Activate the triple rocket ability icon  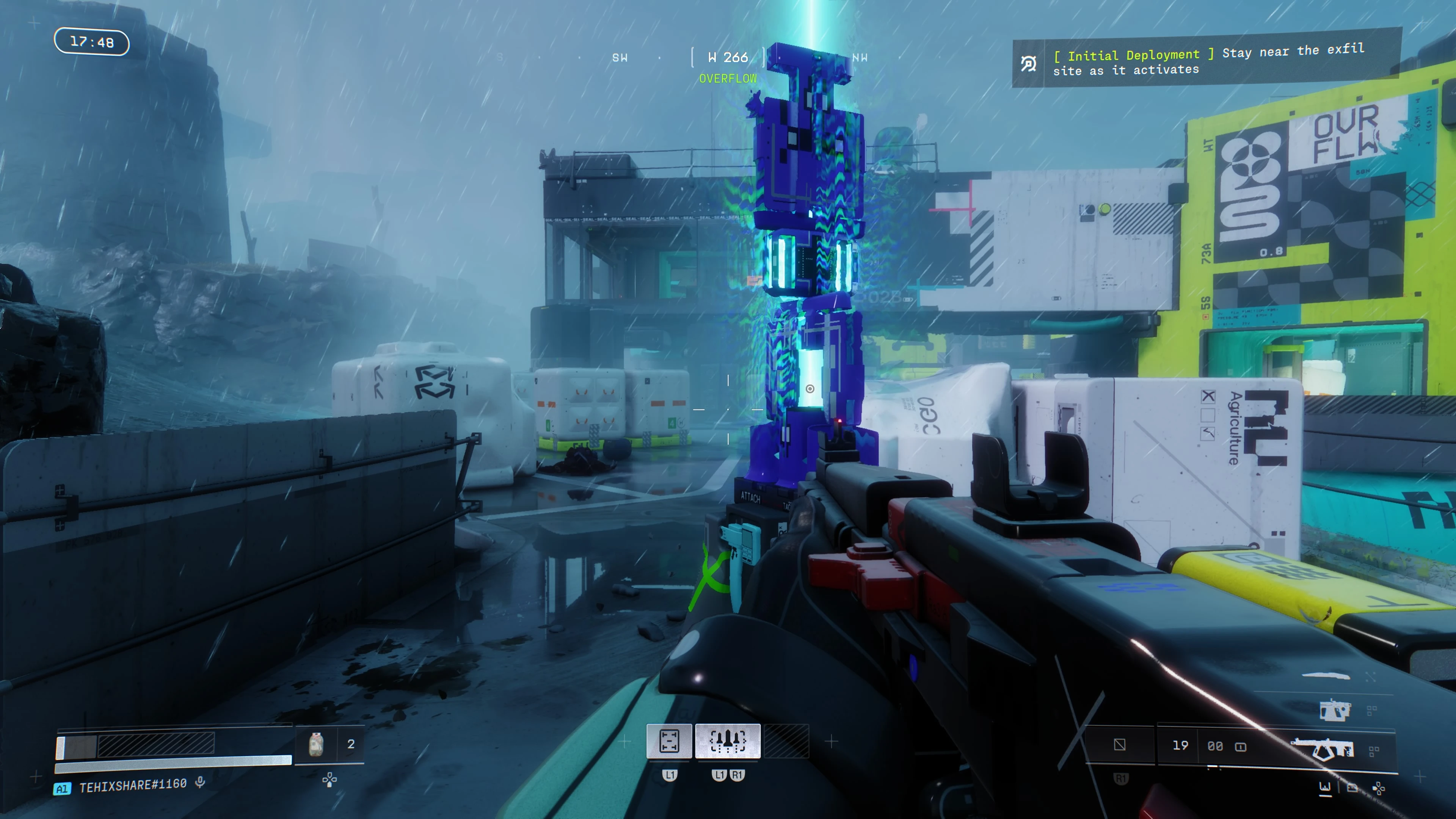[x=728, y=741]
